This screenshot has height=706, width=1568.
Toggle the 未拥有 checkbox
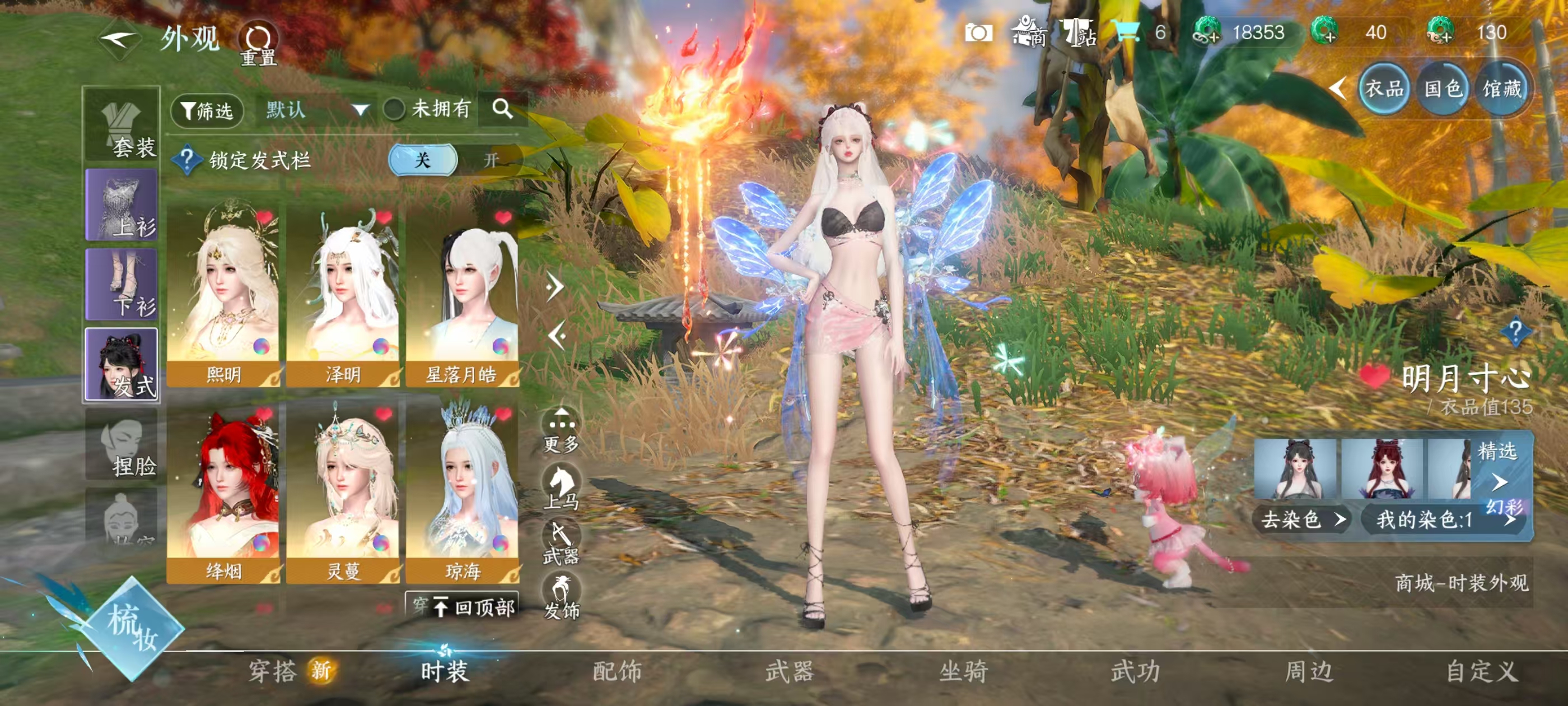(x=394, y=110)
